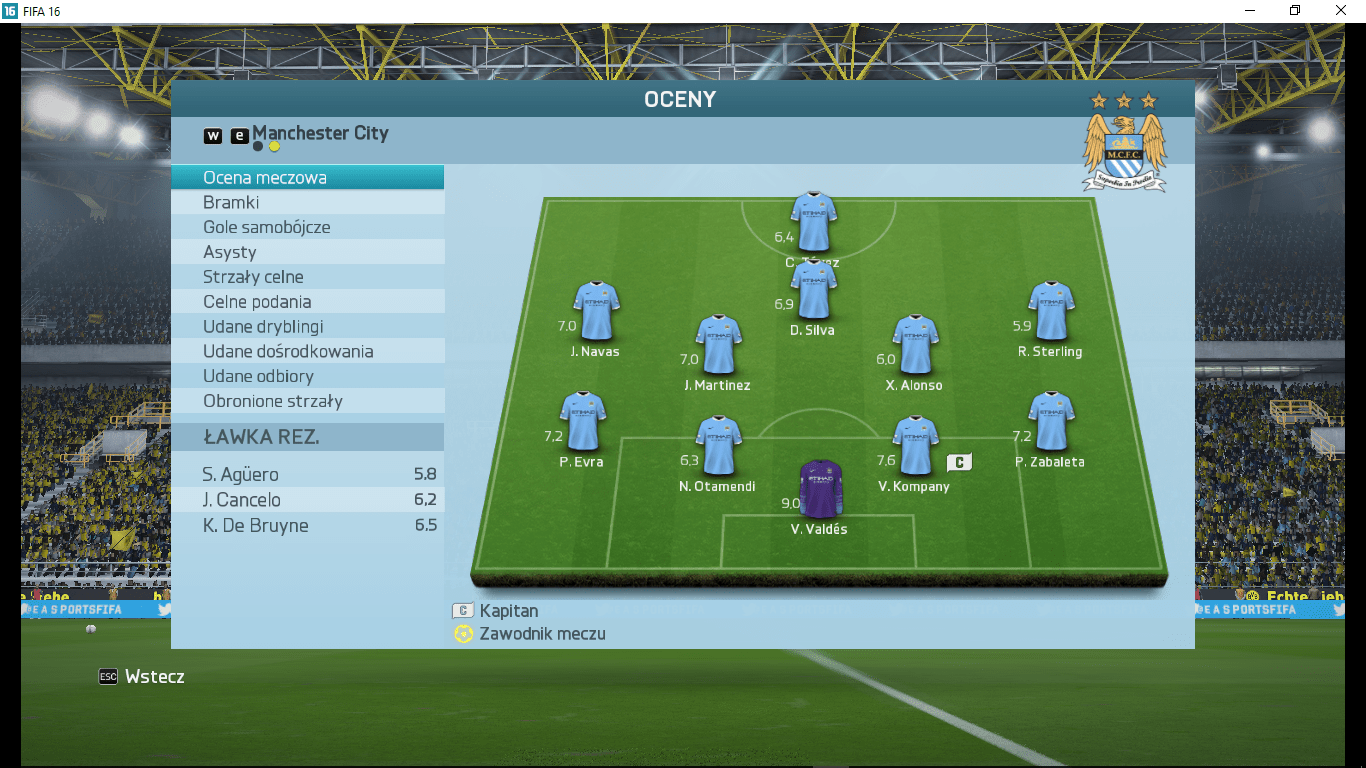Close the FIFA 16 window

(1342, 11)
